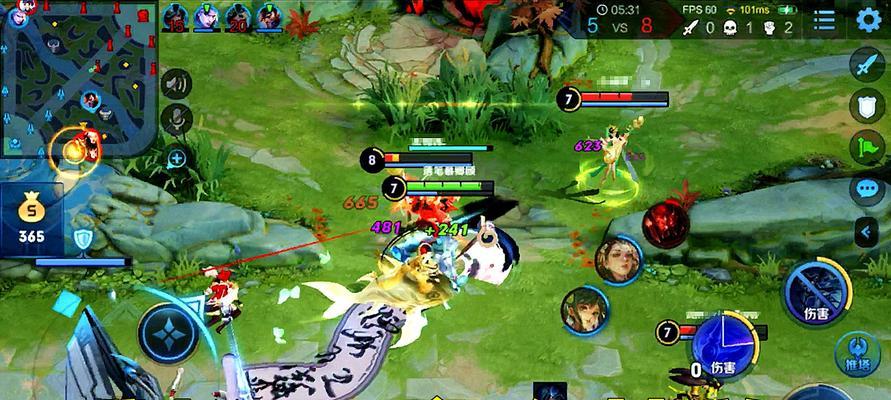
Task: Tap the 推塔 tower-push button
Action: 858,355
